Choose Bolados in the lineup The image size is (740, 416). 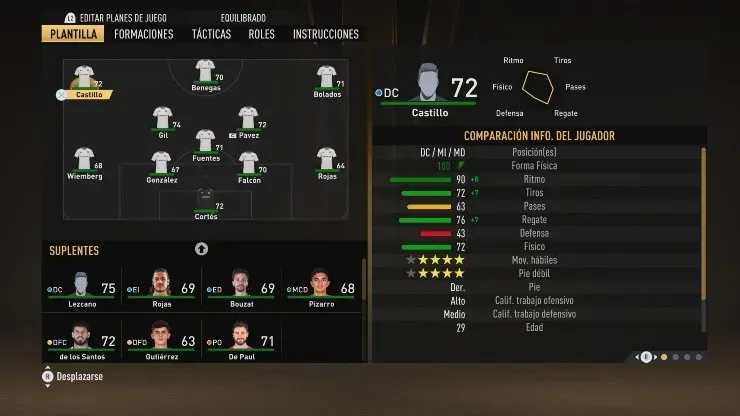tap(326, 80)
